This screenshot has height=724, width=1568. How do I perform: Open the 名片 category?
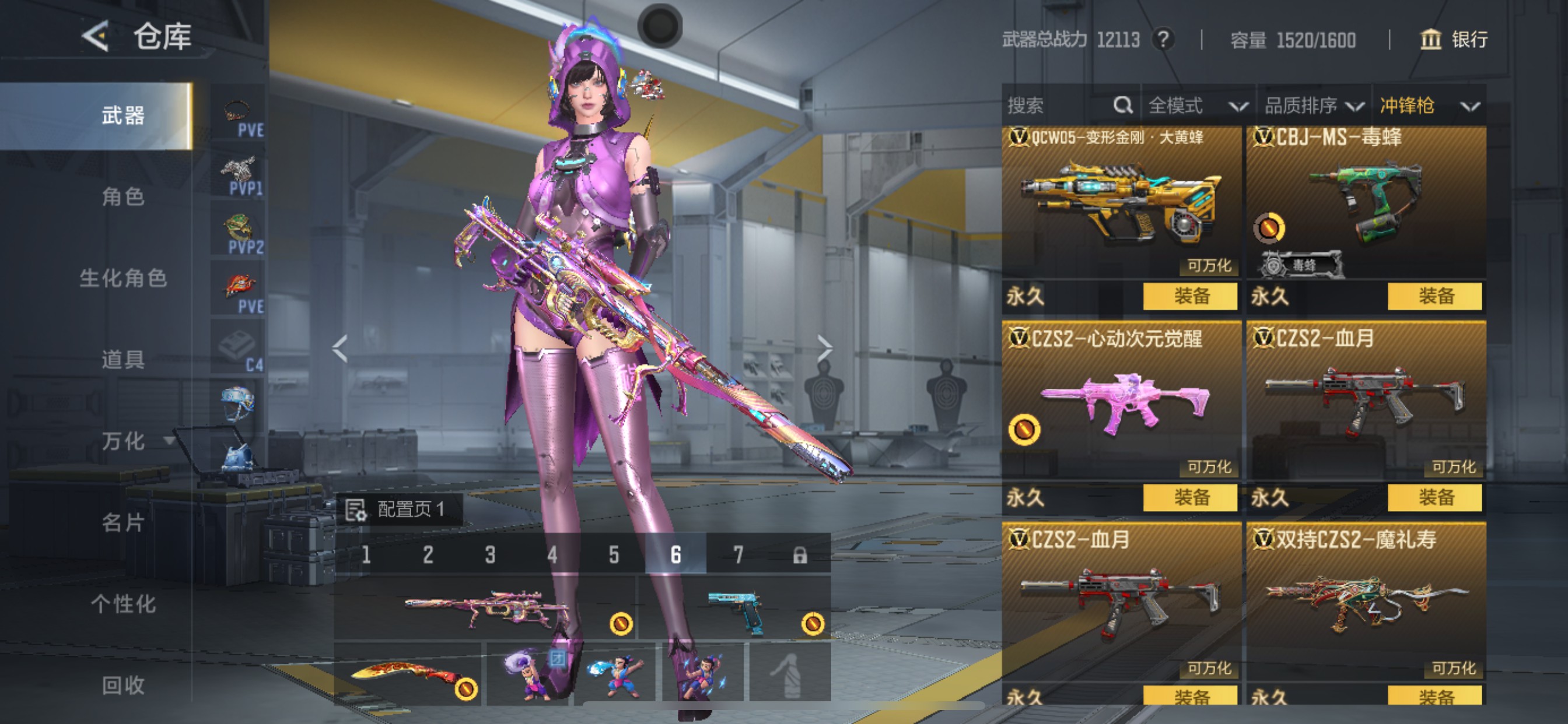123,522
